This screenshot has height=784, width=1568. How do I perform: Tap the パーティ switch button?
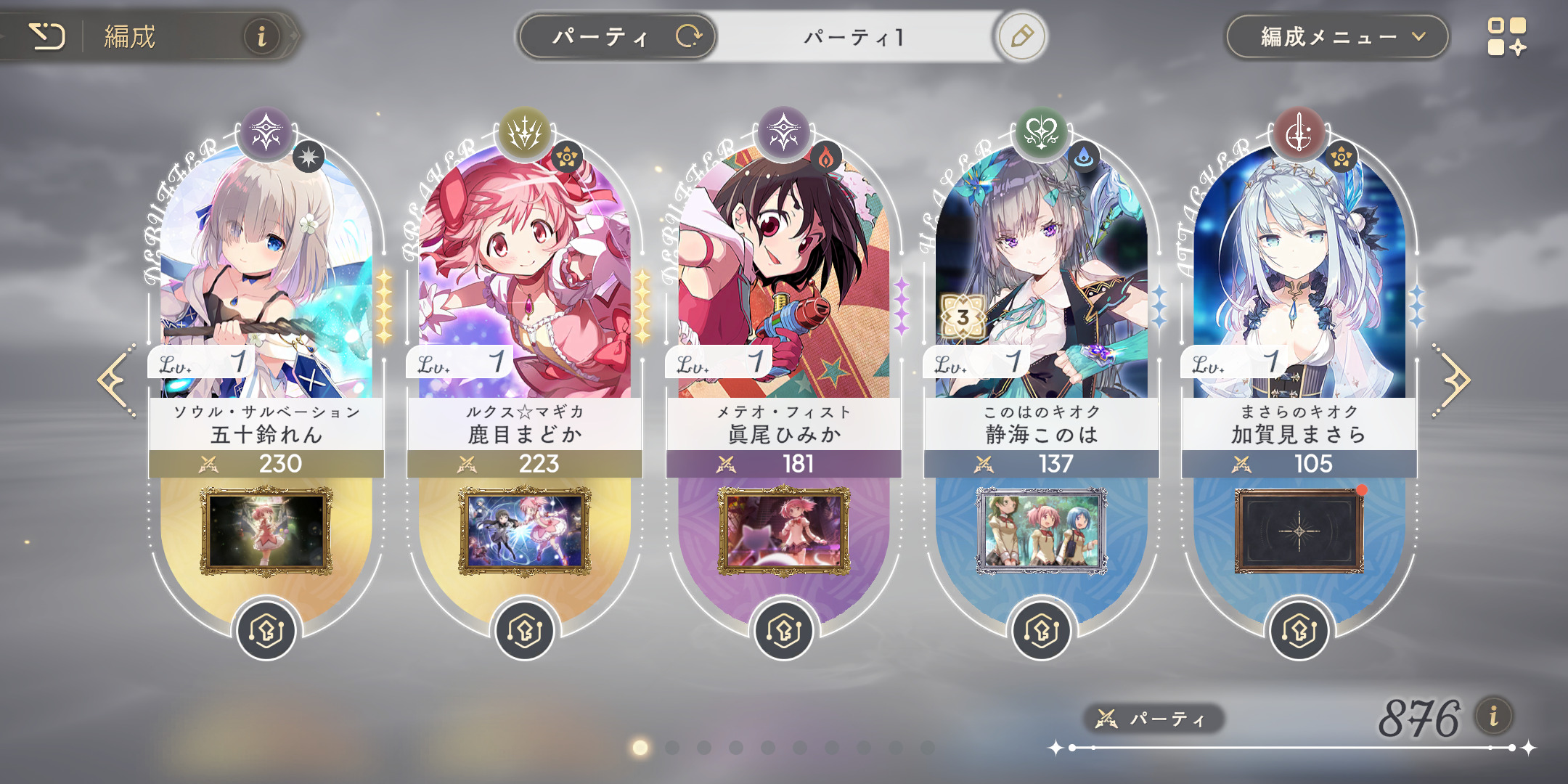point(618,36)
